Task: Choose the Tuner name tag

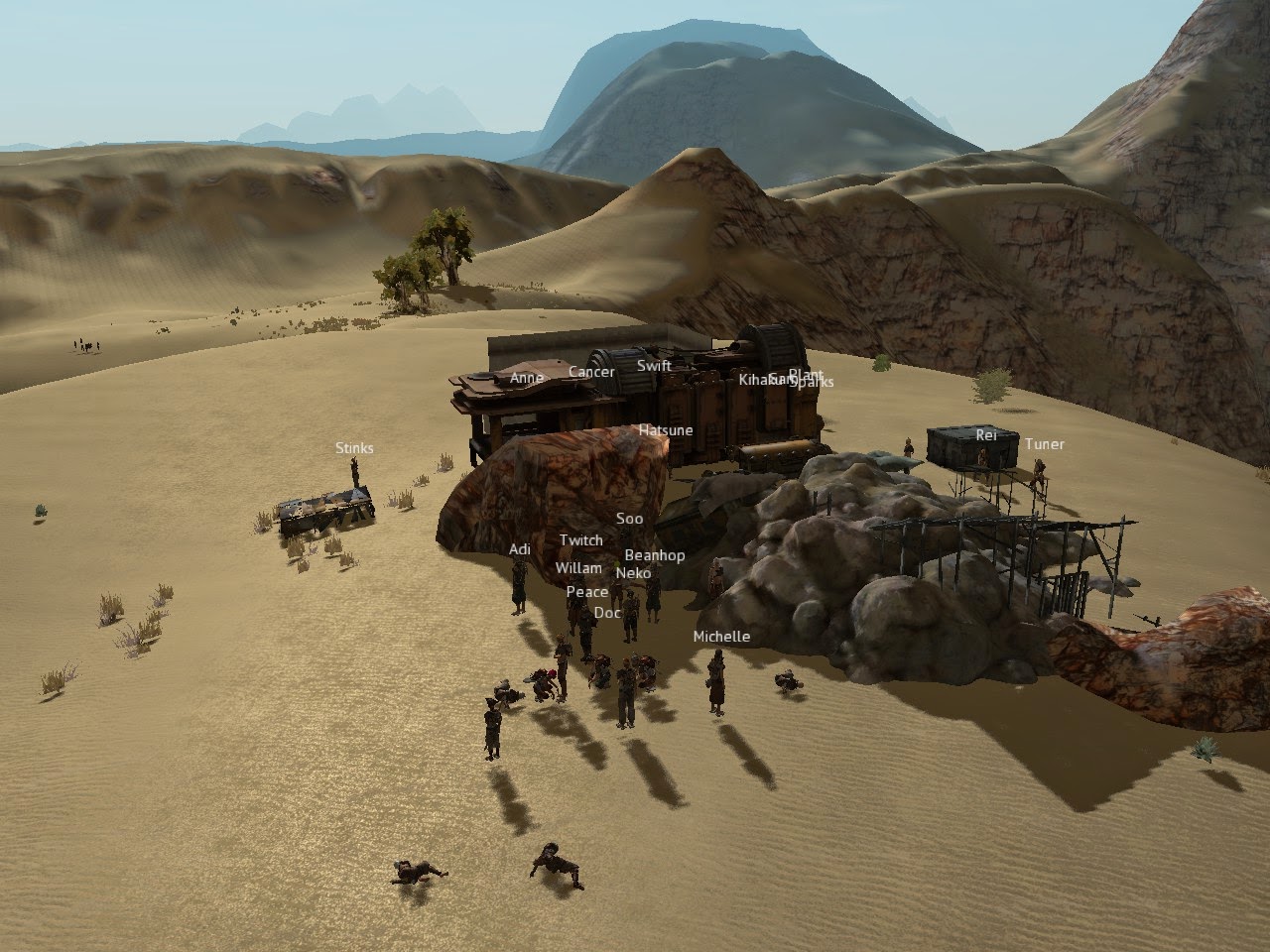Action: pyautogui.click(x=1044, y=444)
